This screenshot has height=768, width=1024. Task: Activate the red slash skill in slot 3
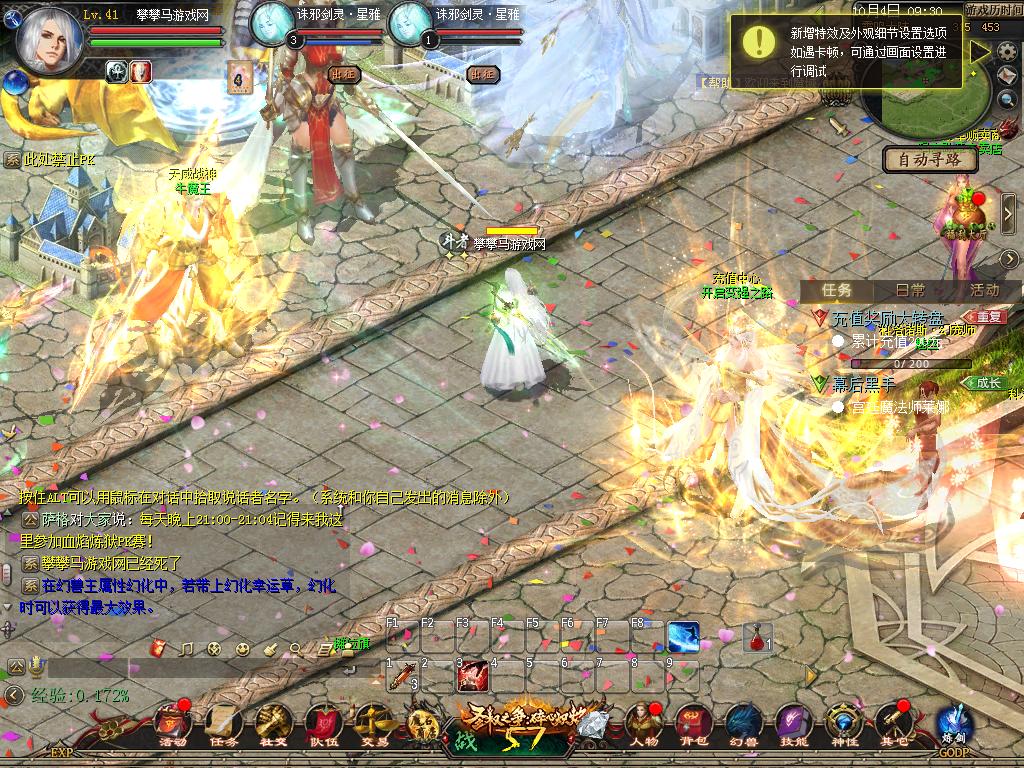[x=472, y=676]
